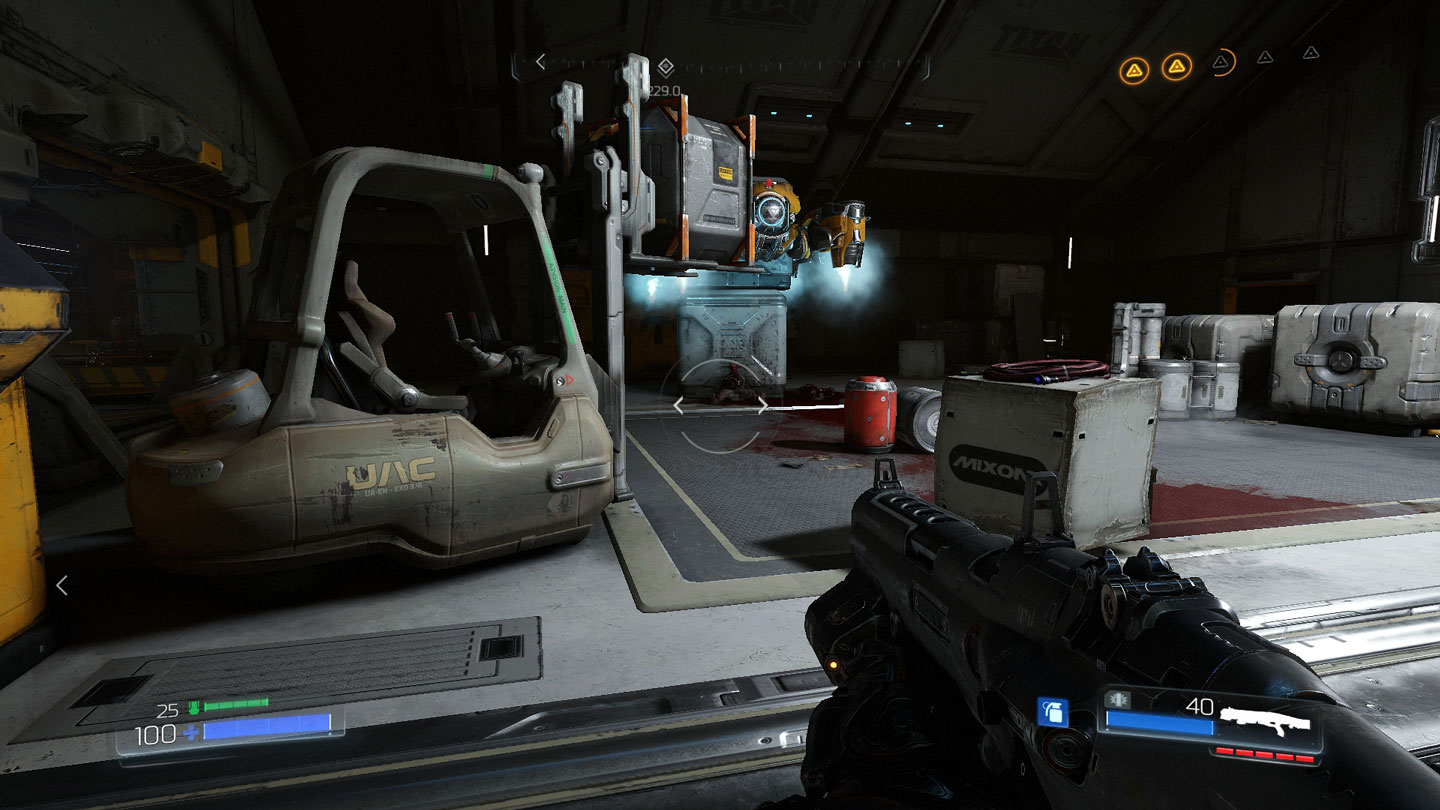Screen dimensions: 1440x810
Task: Click the objective diamond marker on the compass
Action: tap(666, 67)
